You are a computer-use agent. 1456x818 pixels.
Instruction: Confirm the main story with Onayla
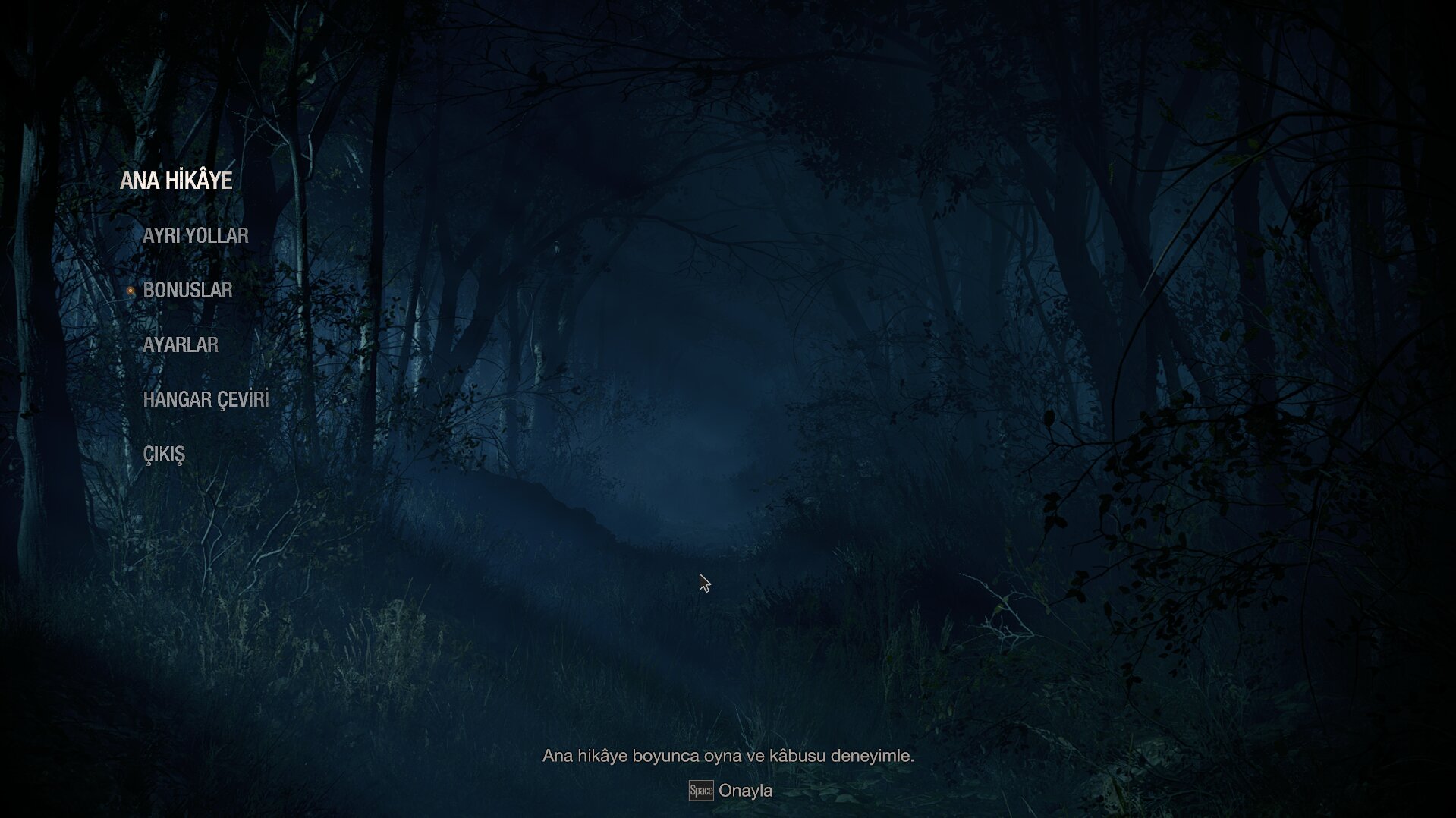click(x=747, y=790)
